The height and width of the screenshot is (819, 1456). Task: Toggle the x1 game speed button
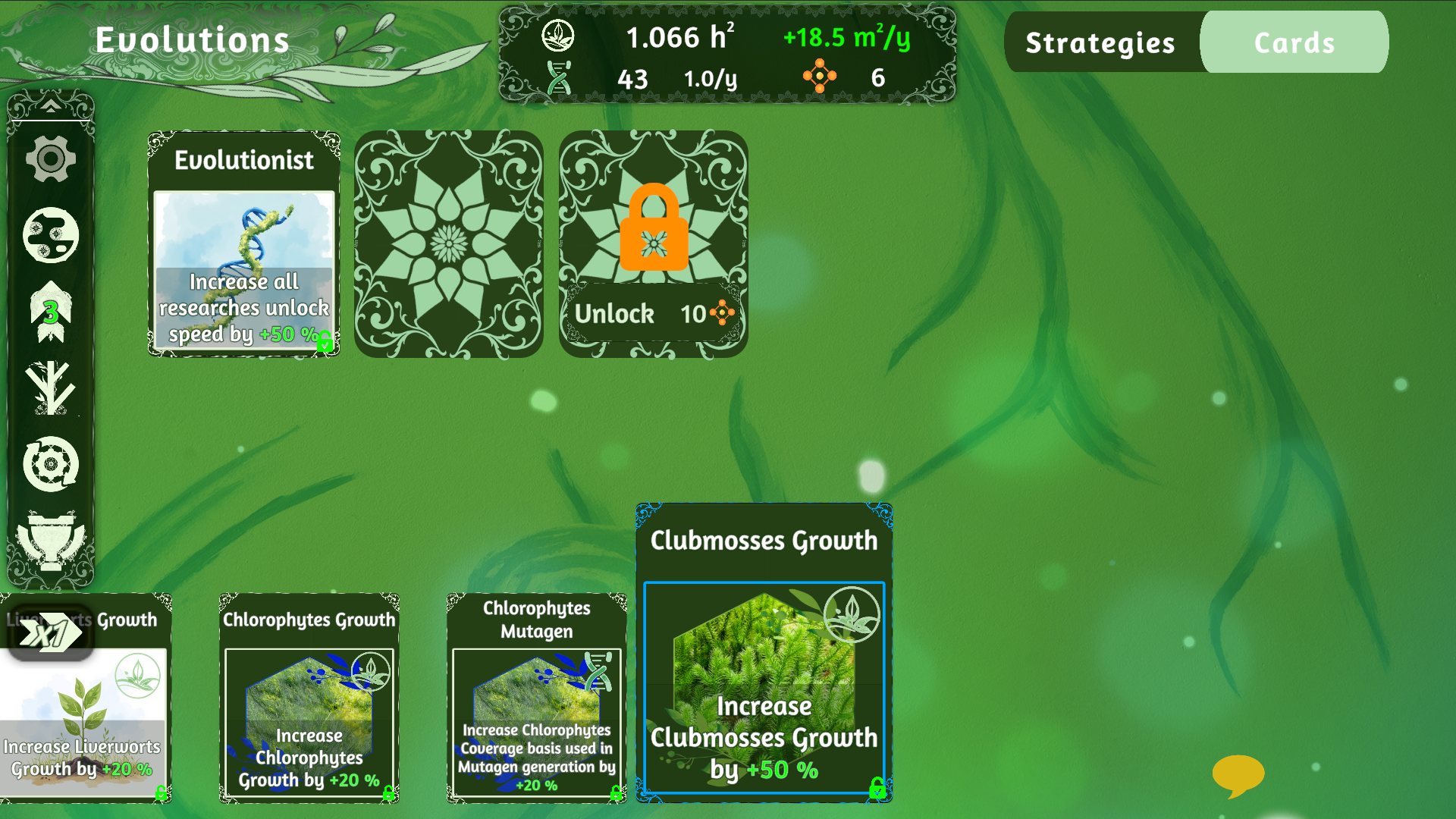click(x=51, y=633)
